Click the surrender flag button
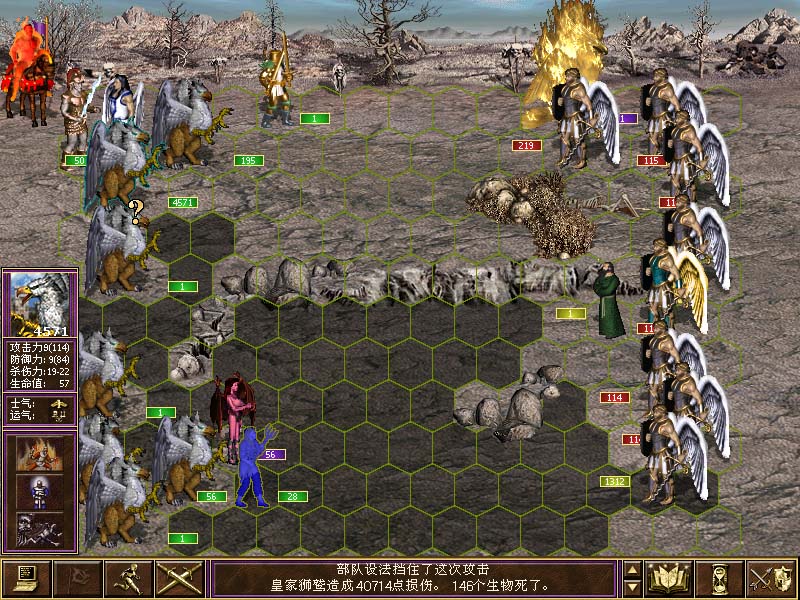Image resolution: width=800 pixels, height=600 pixels. coord(78,578)
